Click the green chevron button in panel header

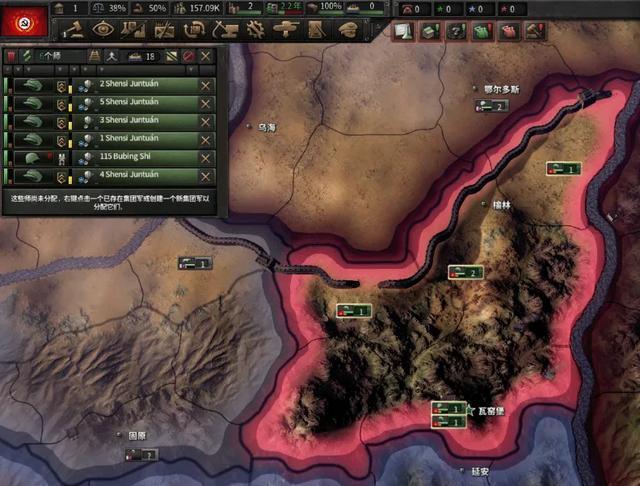tap(26, 57)
